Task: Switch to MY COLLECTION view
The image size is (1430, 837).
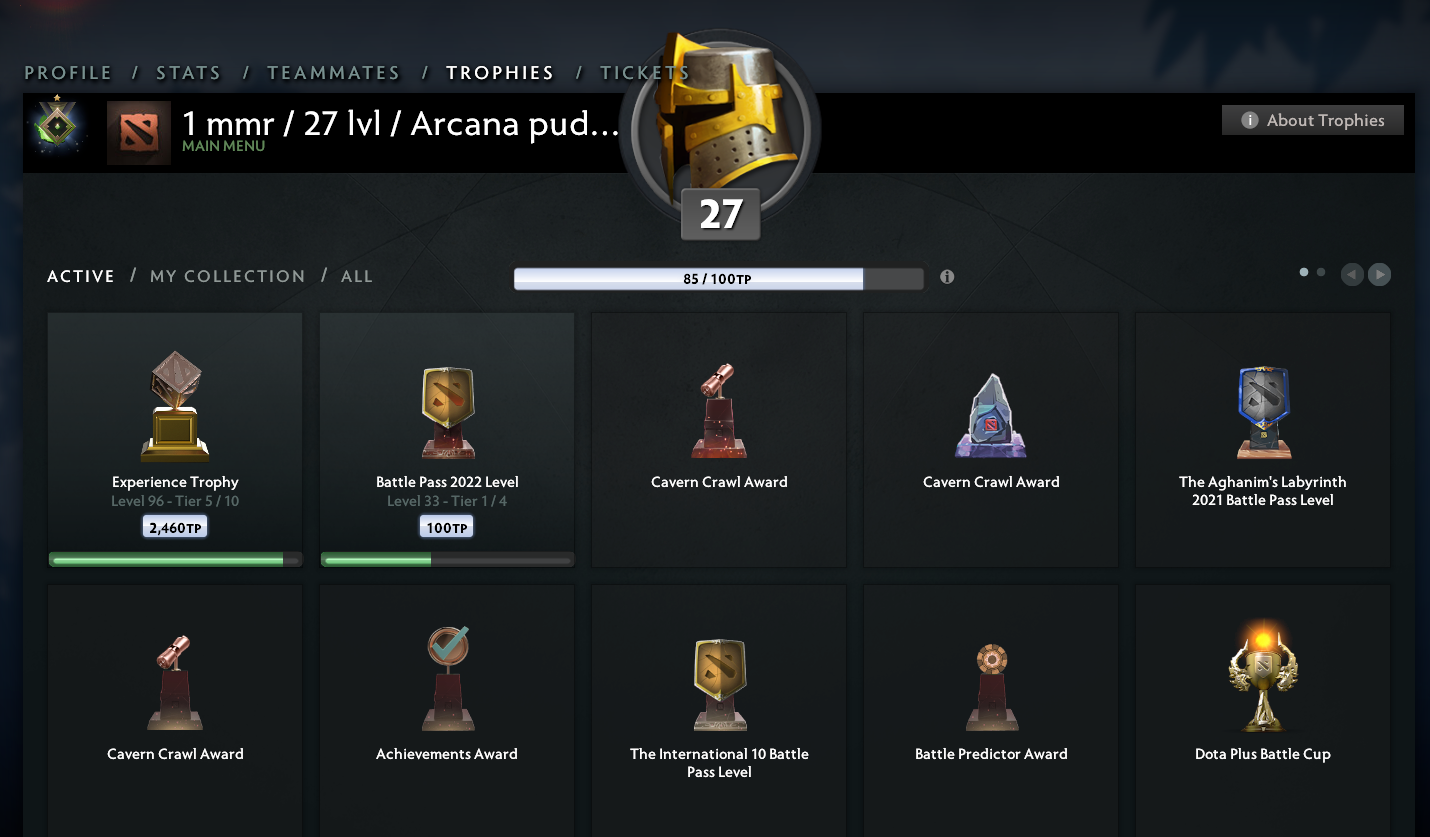Action: tap(227, 276)
